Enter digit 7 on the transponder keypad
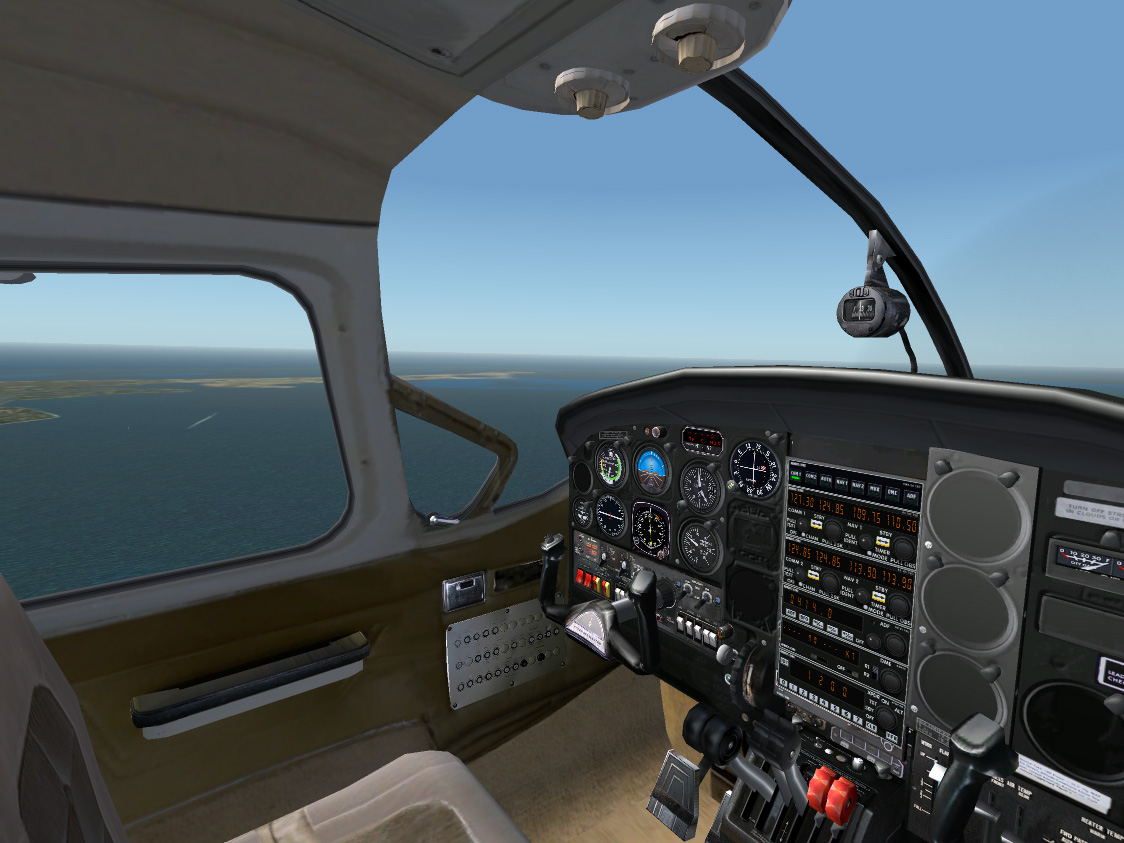Viewport: 1124px width, 843px height. pos(859,718)
